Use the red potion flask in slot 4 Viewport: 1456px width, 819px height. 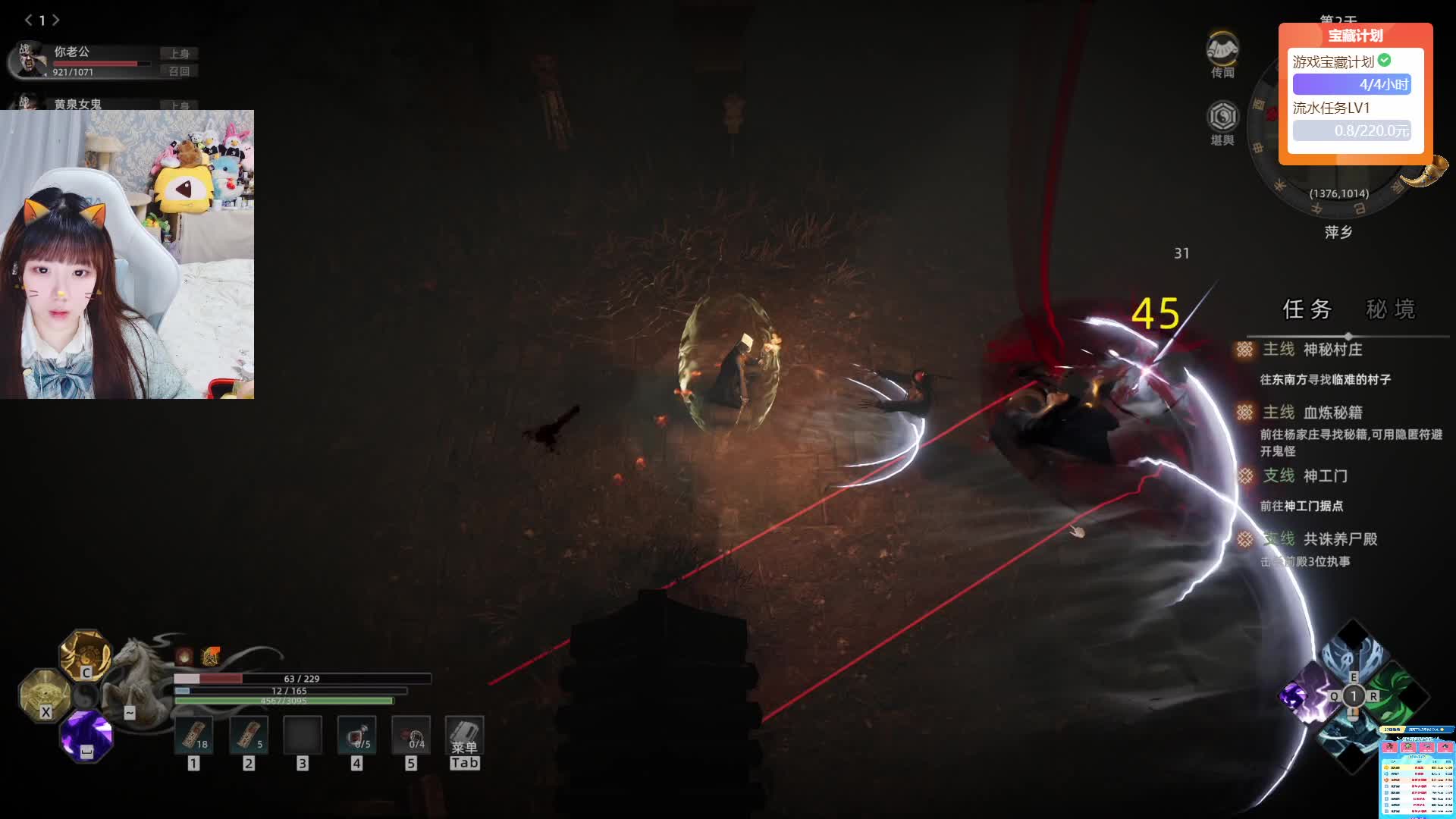click(356, 736)
